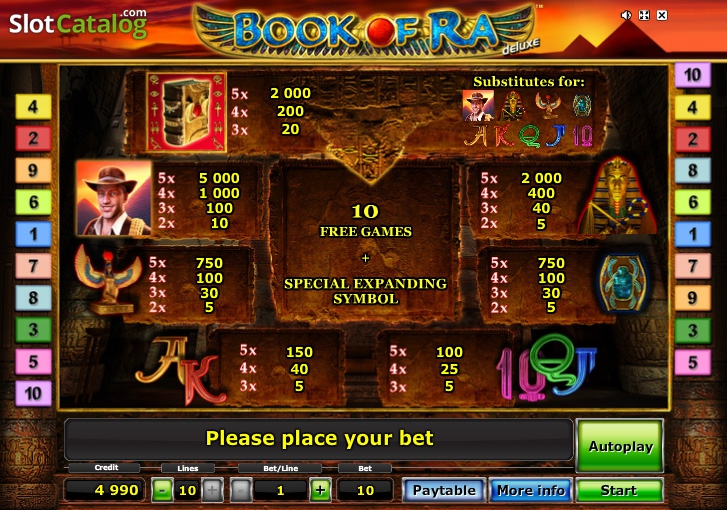Raise the Bet/Line amount

click(320, 490)
